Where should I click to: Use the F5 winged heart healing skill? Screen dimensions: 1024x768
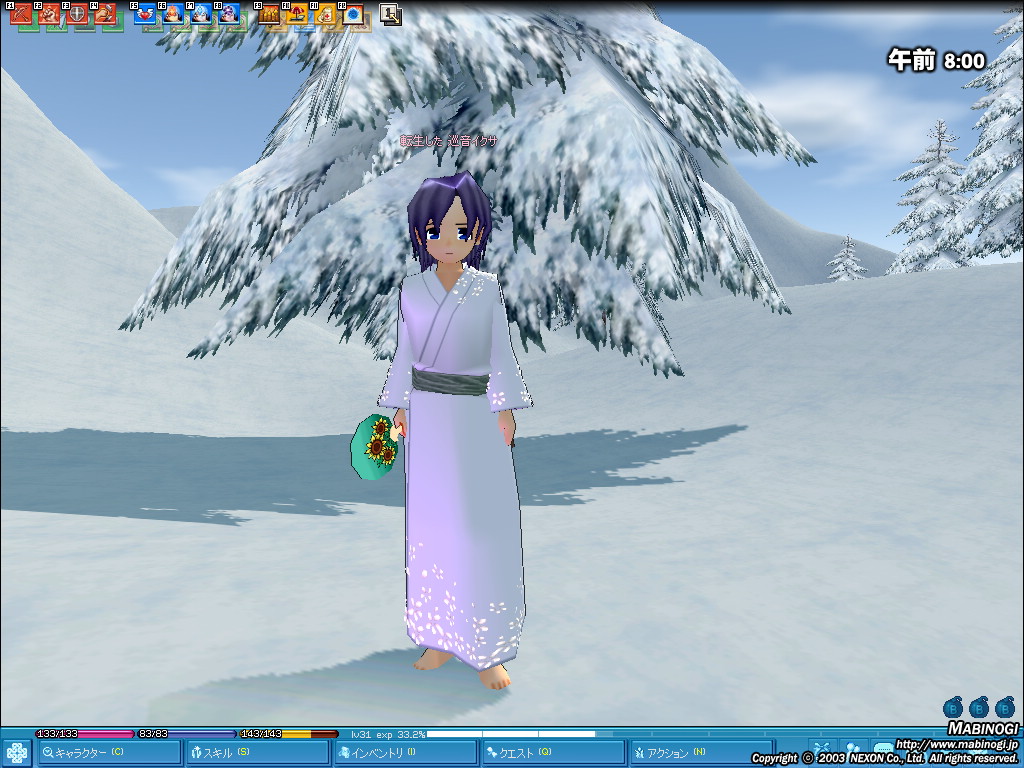point(146,15)
